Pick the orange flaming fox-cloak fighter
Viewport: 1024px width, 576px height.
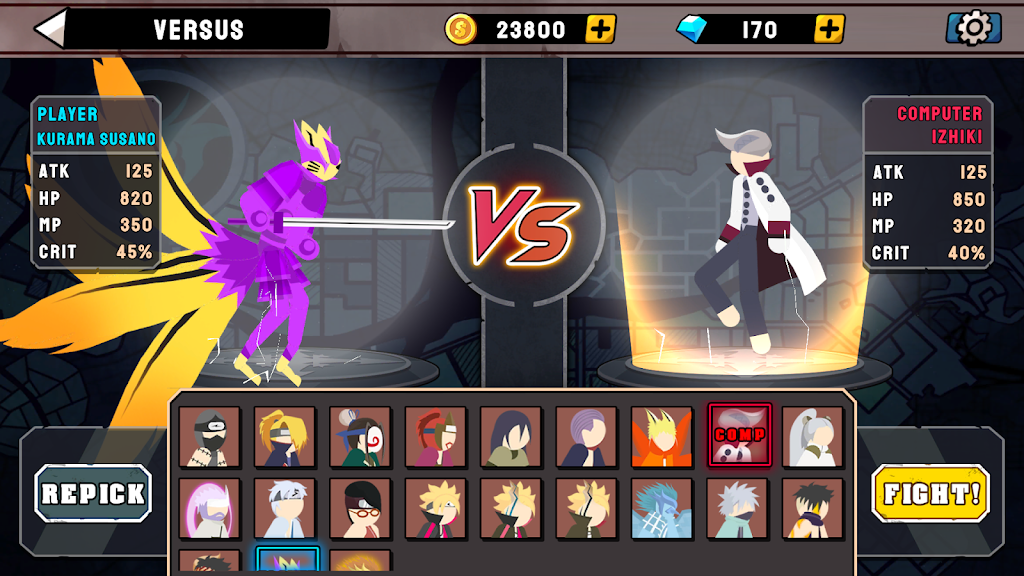click(661, 437)
